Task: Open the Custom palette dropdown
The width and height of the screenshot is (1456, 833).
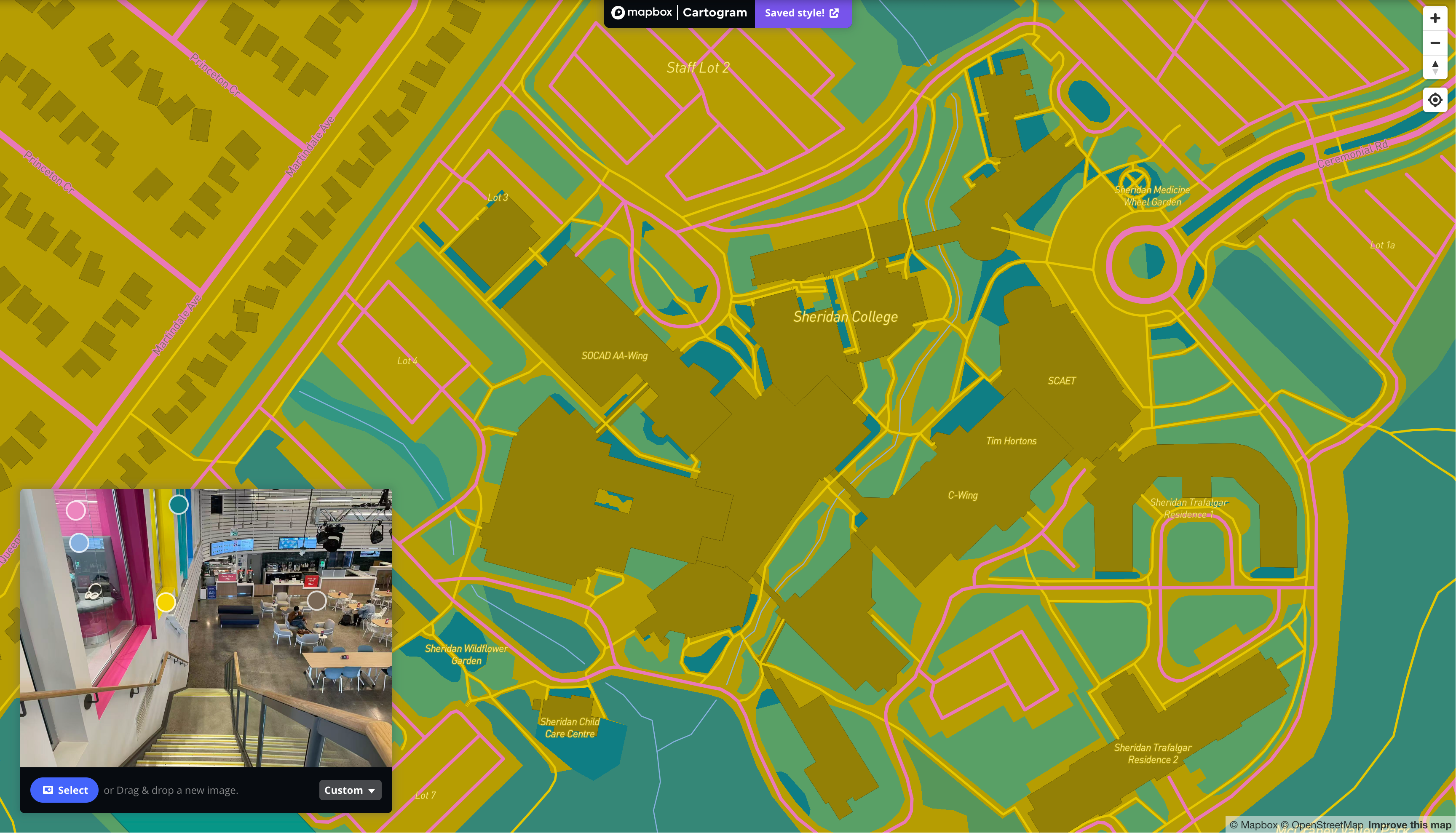Action: [x=350, y=790]
